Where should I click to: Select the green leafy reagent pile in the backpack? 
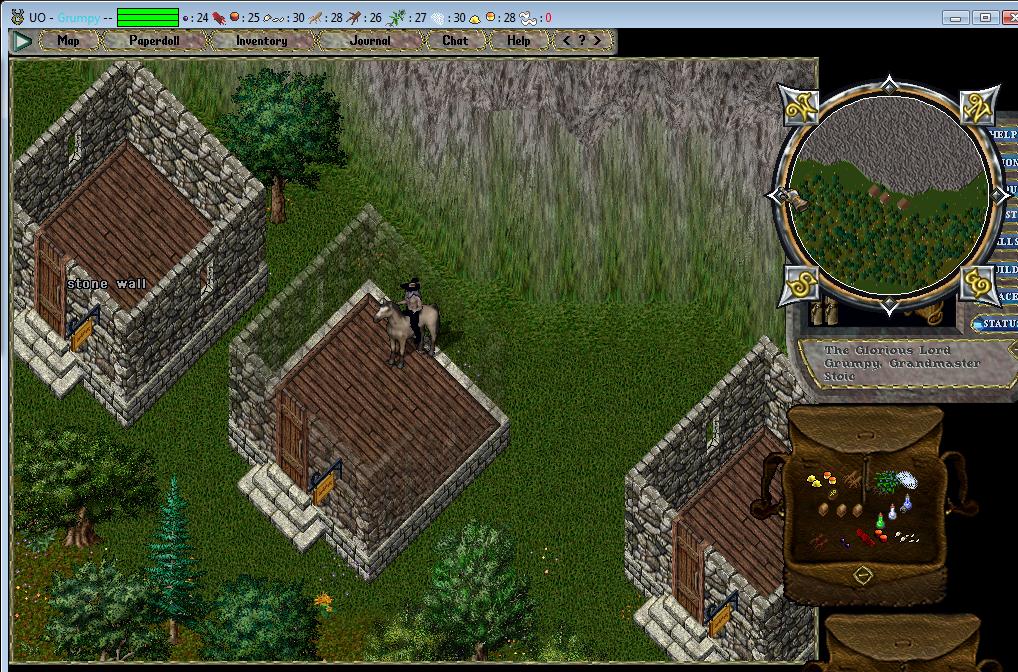coord(885,482)
